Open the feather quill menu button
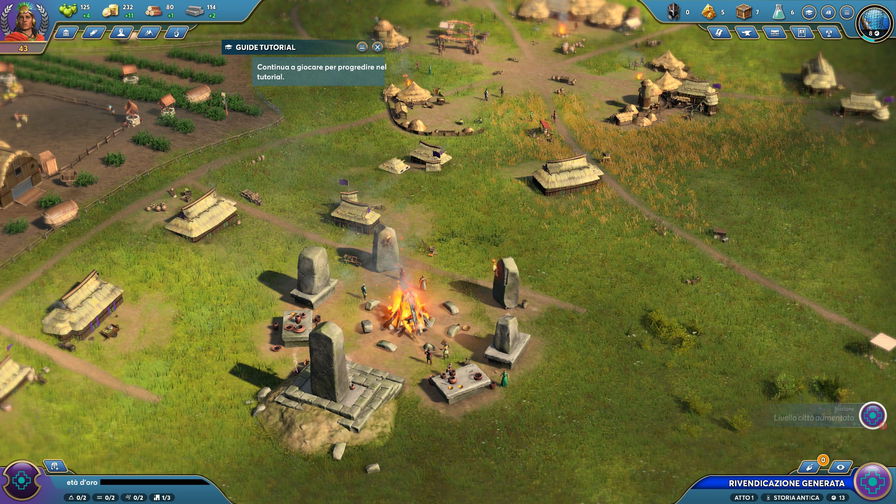This screenshot has height=504, width=896. pyautogui.click(x=94, y=32)
